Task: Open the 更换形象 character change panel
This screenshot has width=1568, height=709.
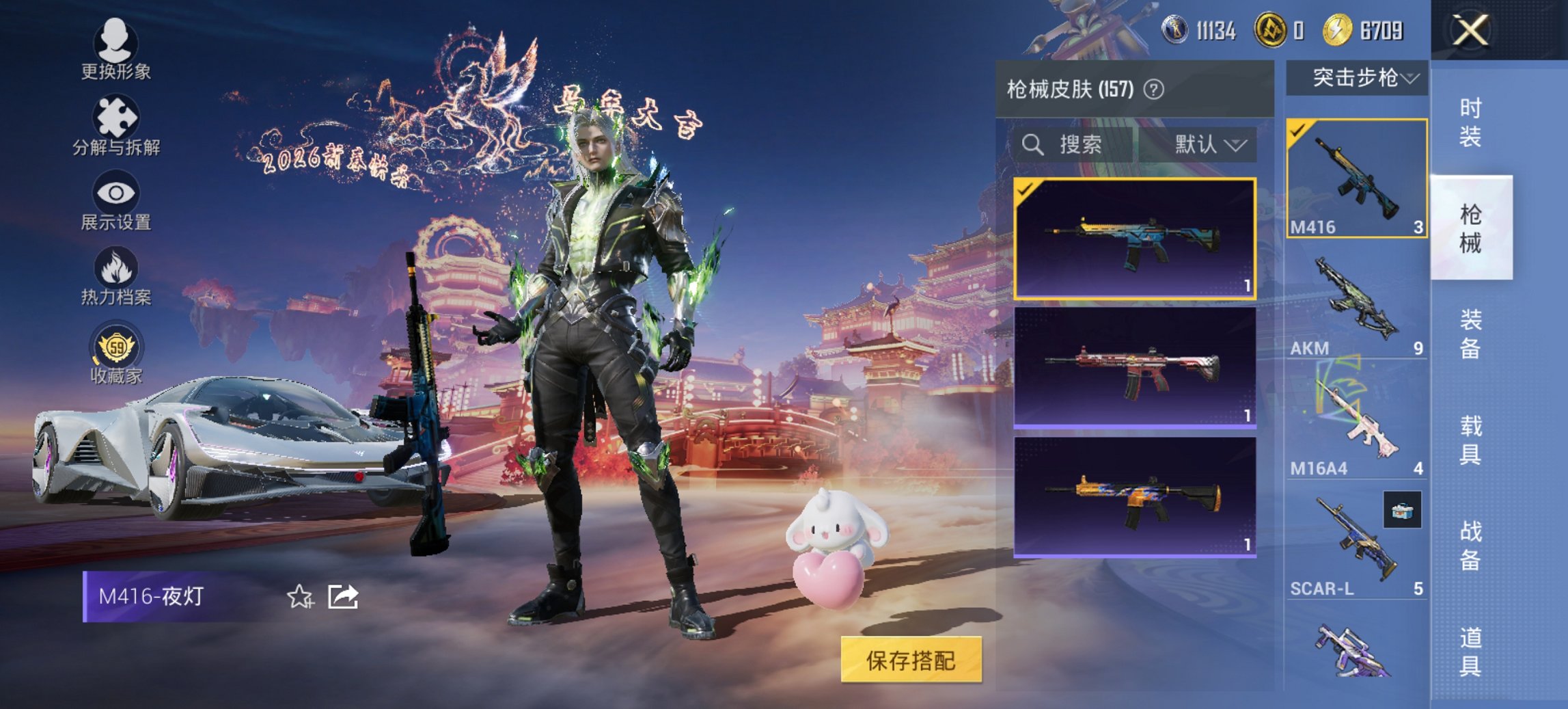Action: [x=115, y=42]
